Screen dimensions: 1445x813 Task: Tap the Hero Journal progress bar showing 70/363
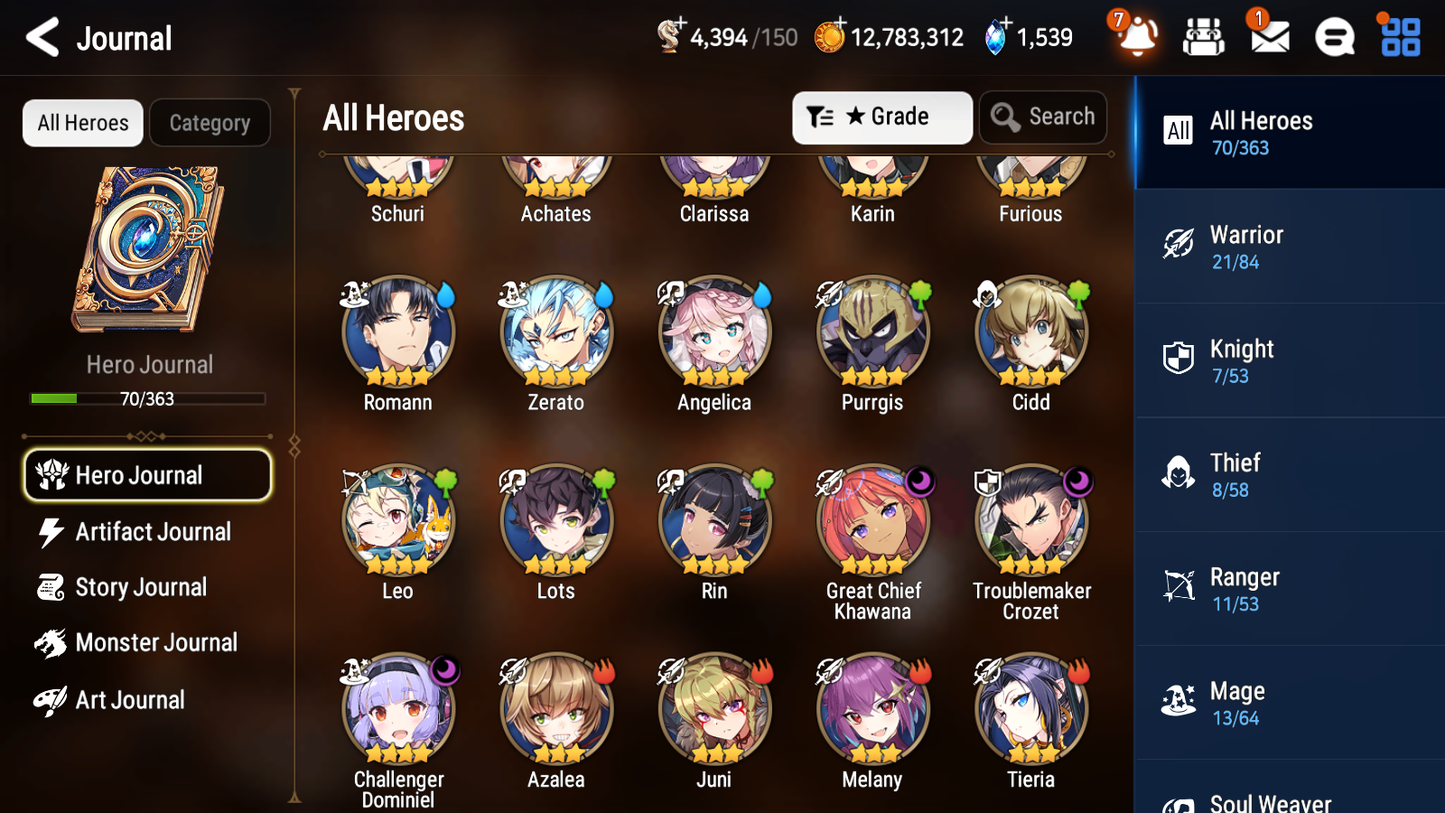point(149,398)
